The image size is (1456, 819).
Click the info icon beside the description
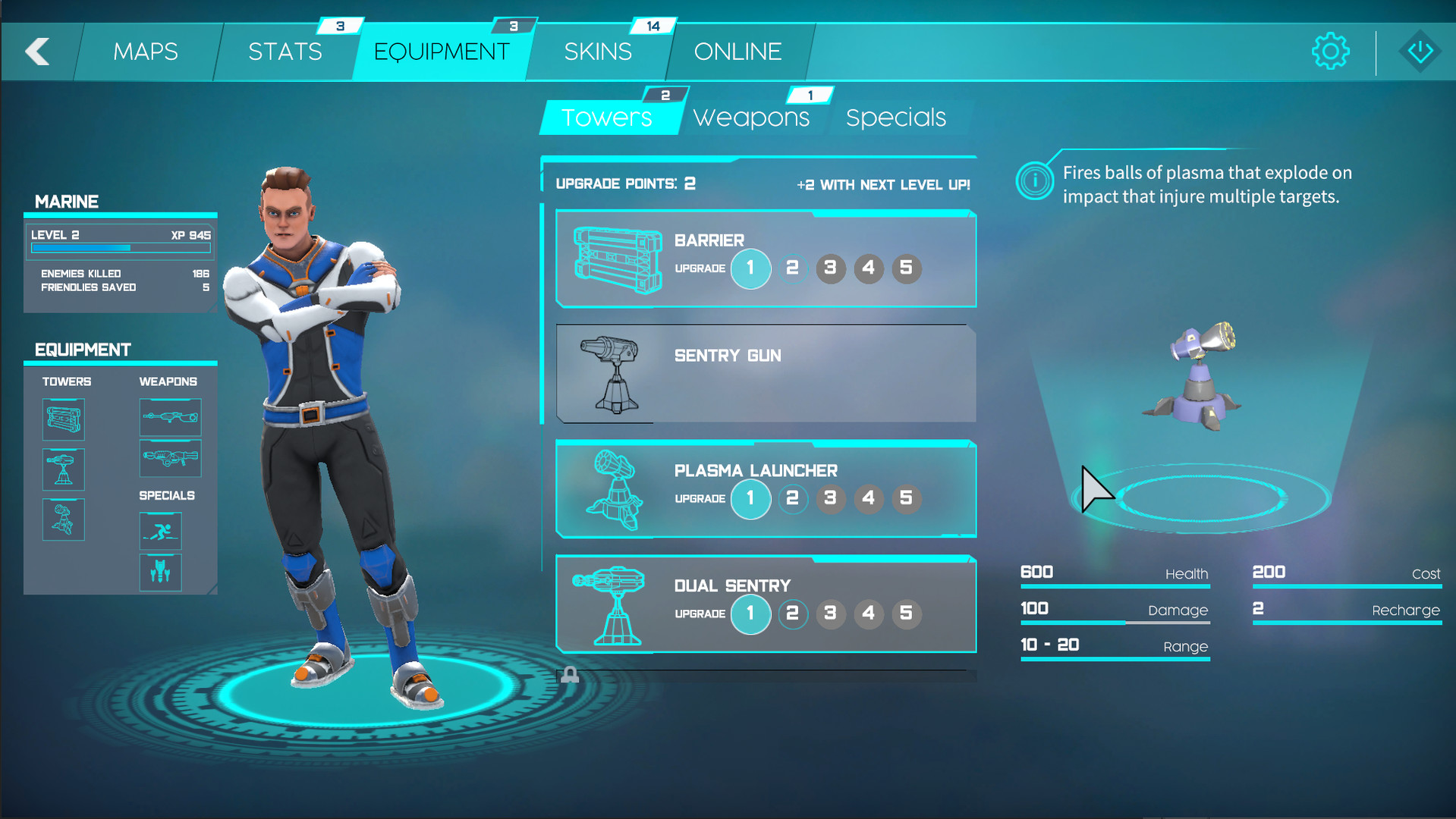1034,181
